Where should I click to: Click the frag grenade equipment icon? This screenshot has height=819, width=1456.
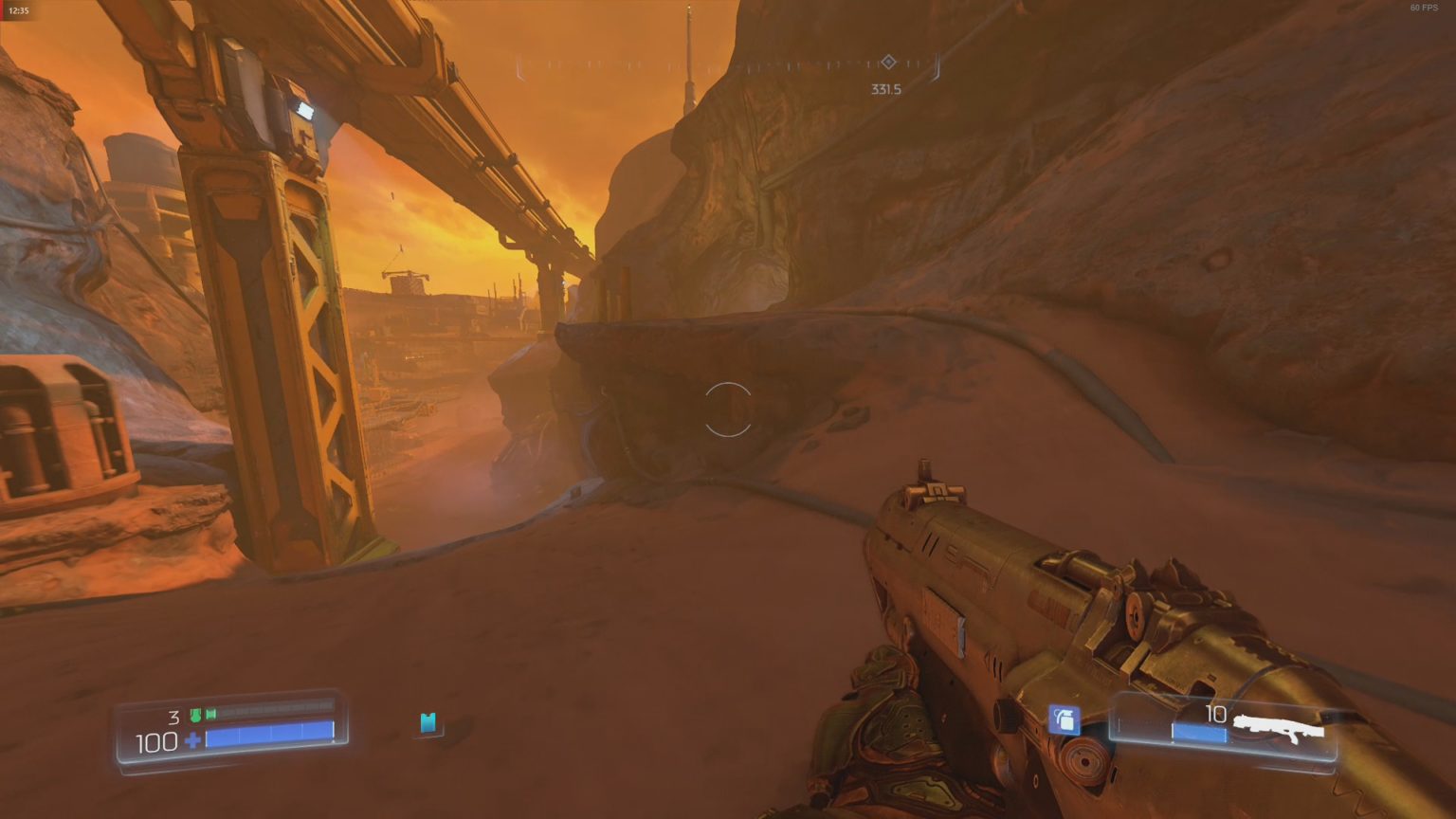tap(1065, 719)
